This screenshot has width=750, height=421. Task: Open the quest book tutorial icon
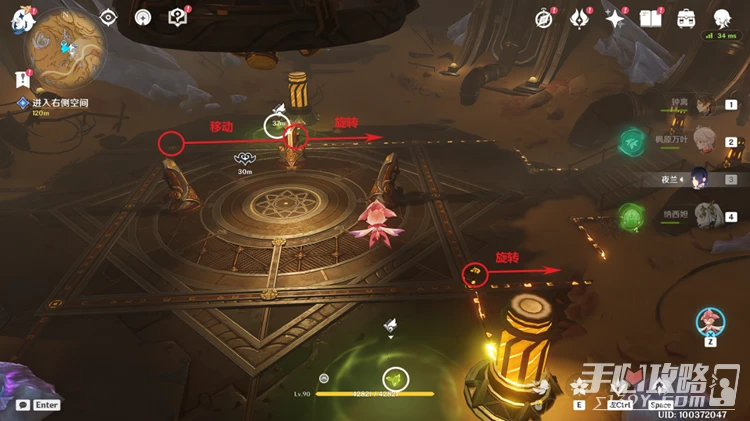coord(177,17)
